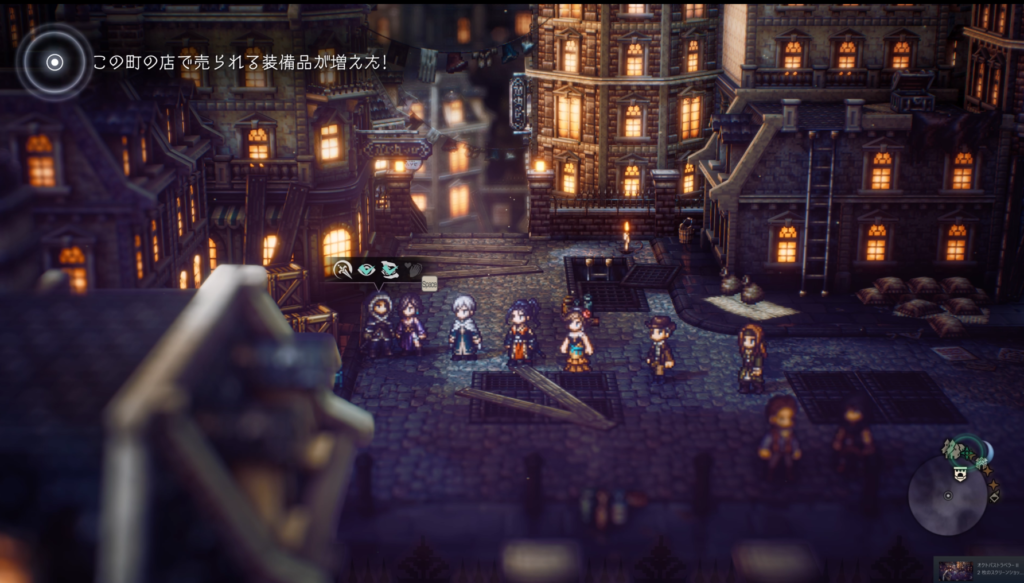Viewport: 1024px width, 583px height.
Task: Select the checked scroll path action icon
Action: coord(388,269)
